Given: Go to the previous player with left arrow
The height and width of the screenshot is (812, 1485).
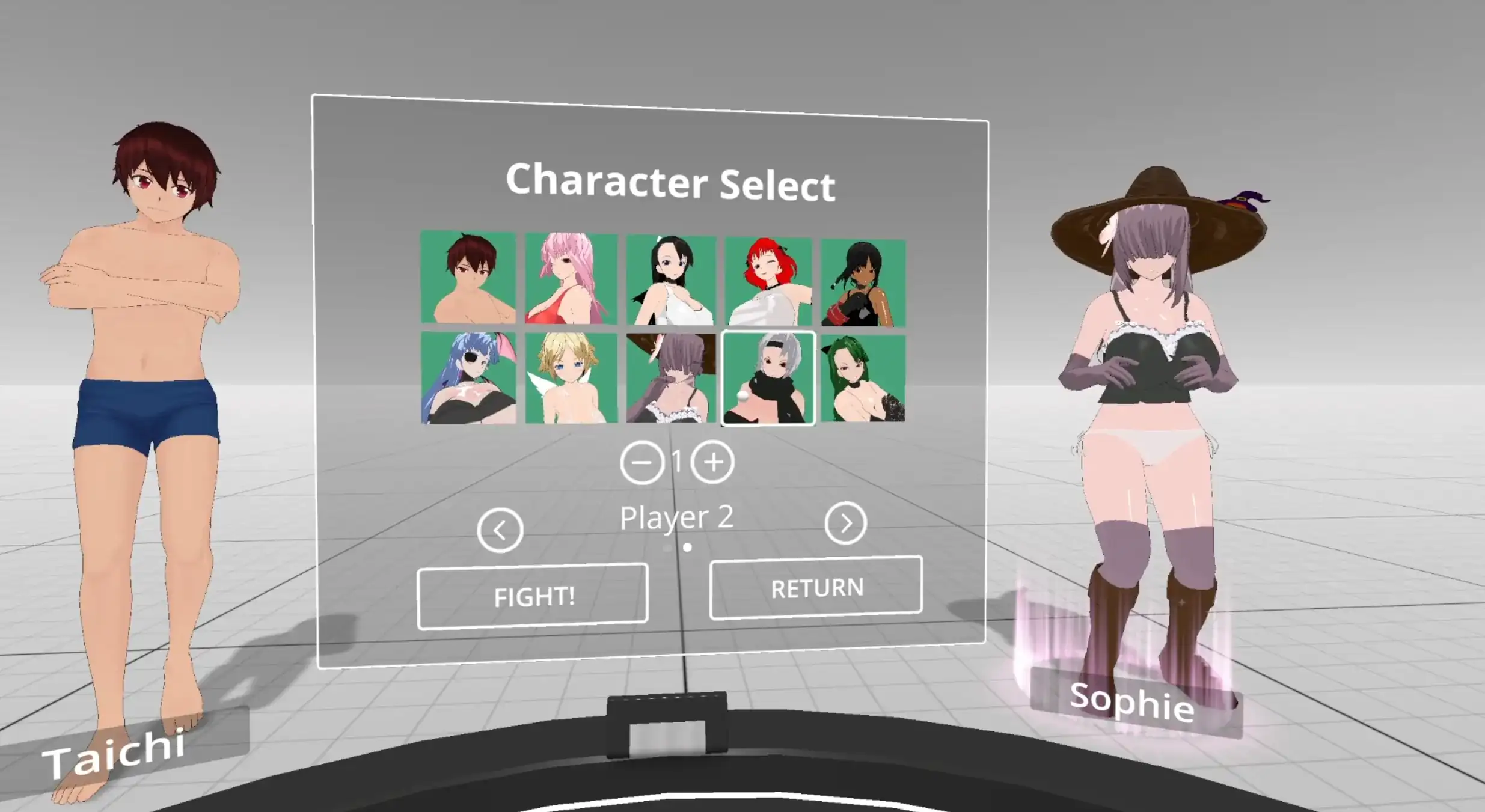Looking at the screenshot, I should (500, 530).
